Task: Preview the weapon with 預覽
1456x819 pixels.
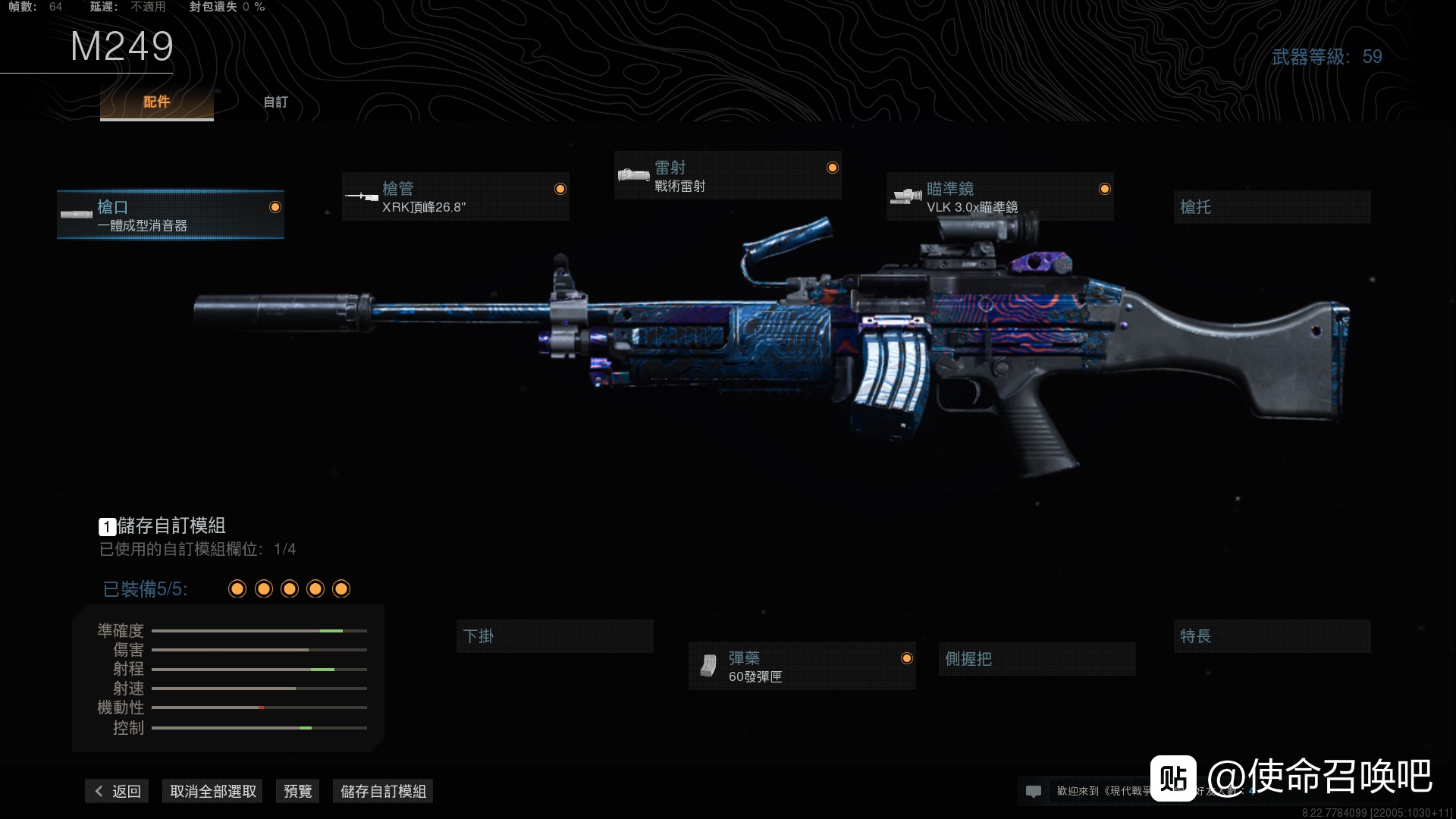Action: click(x=297, y=792)
